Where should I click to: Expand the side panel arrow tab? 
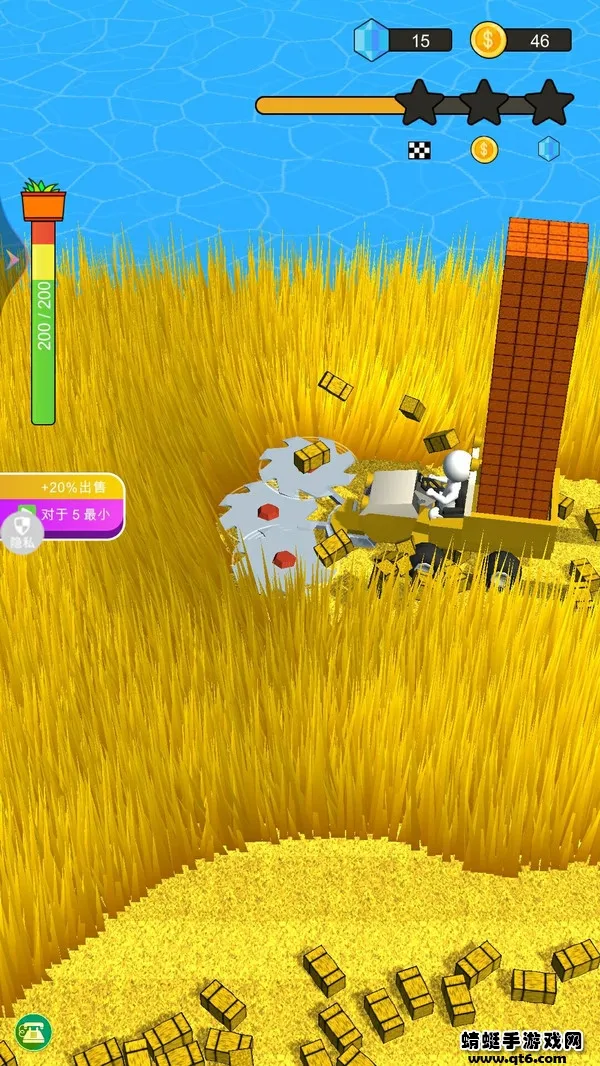tap(12, 258)
